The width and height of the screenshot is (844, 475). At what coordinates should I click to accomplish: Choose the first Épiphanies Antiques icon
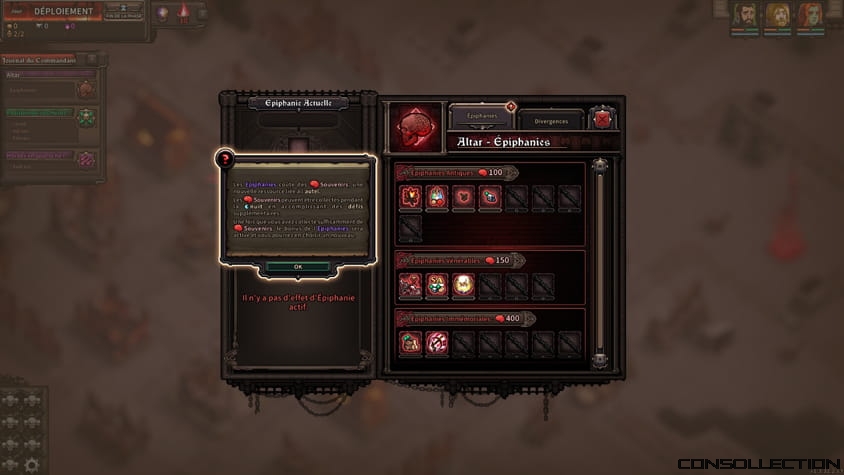pyautogui.click(x=410, y=197)
